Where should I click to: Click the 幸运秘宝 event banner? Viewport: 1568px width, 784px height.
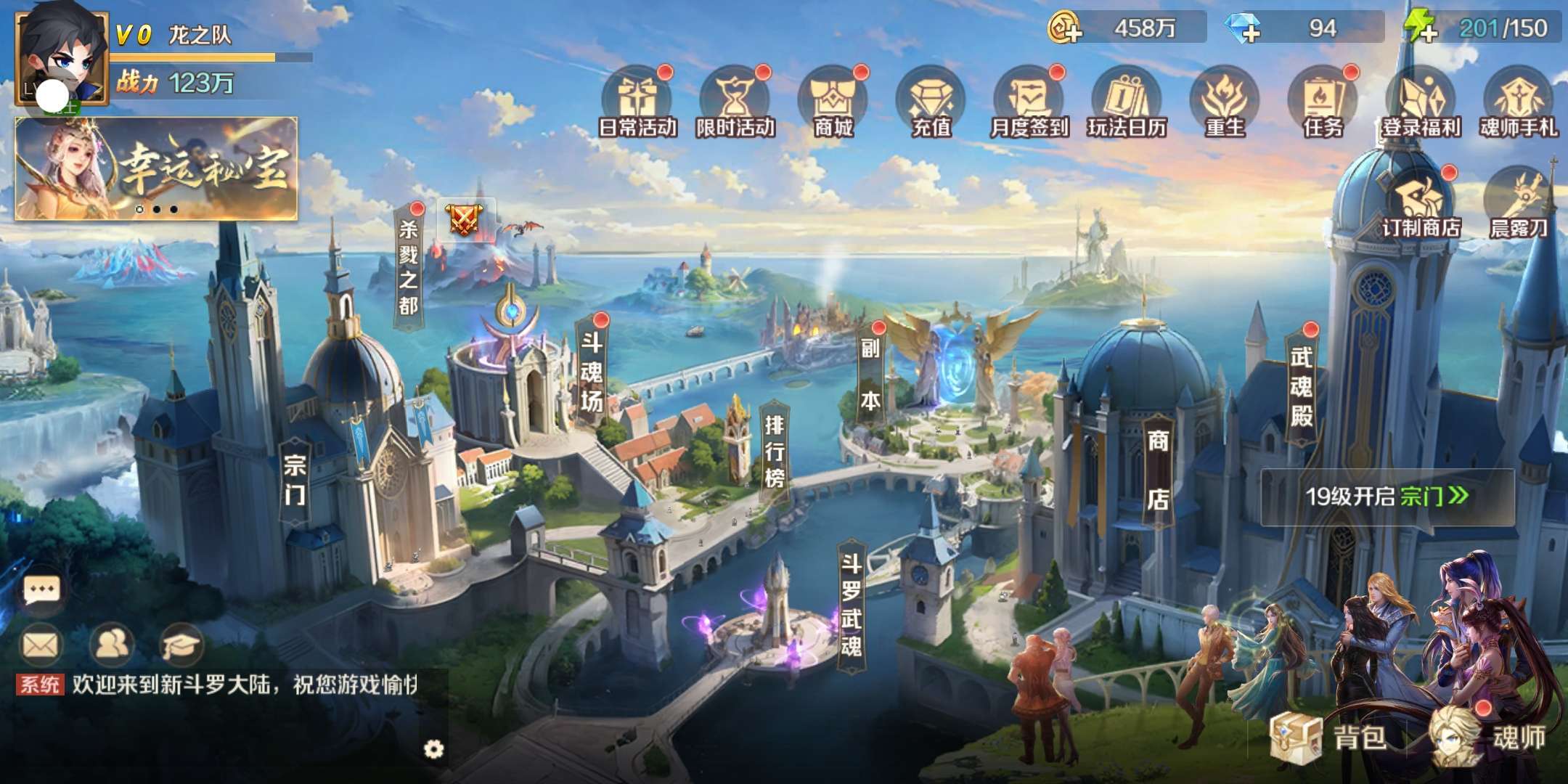click(156, 168)
